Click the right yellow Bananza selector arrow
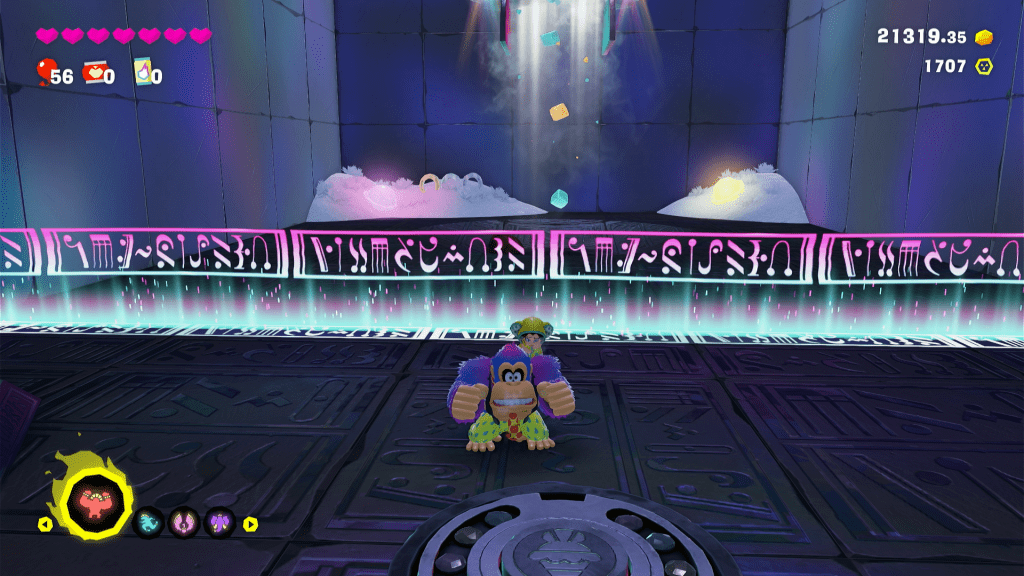 250,523
